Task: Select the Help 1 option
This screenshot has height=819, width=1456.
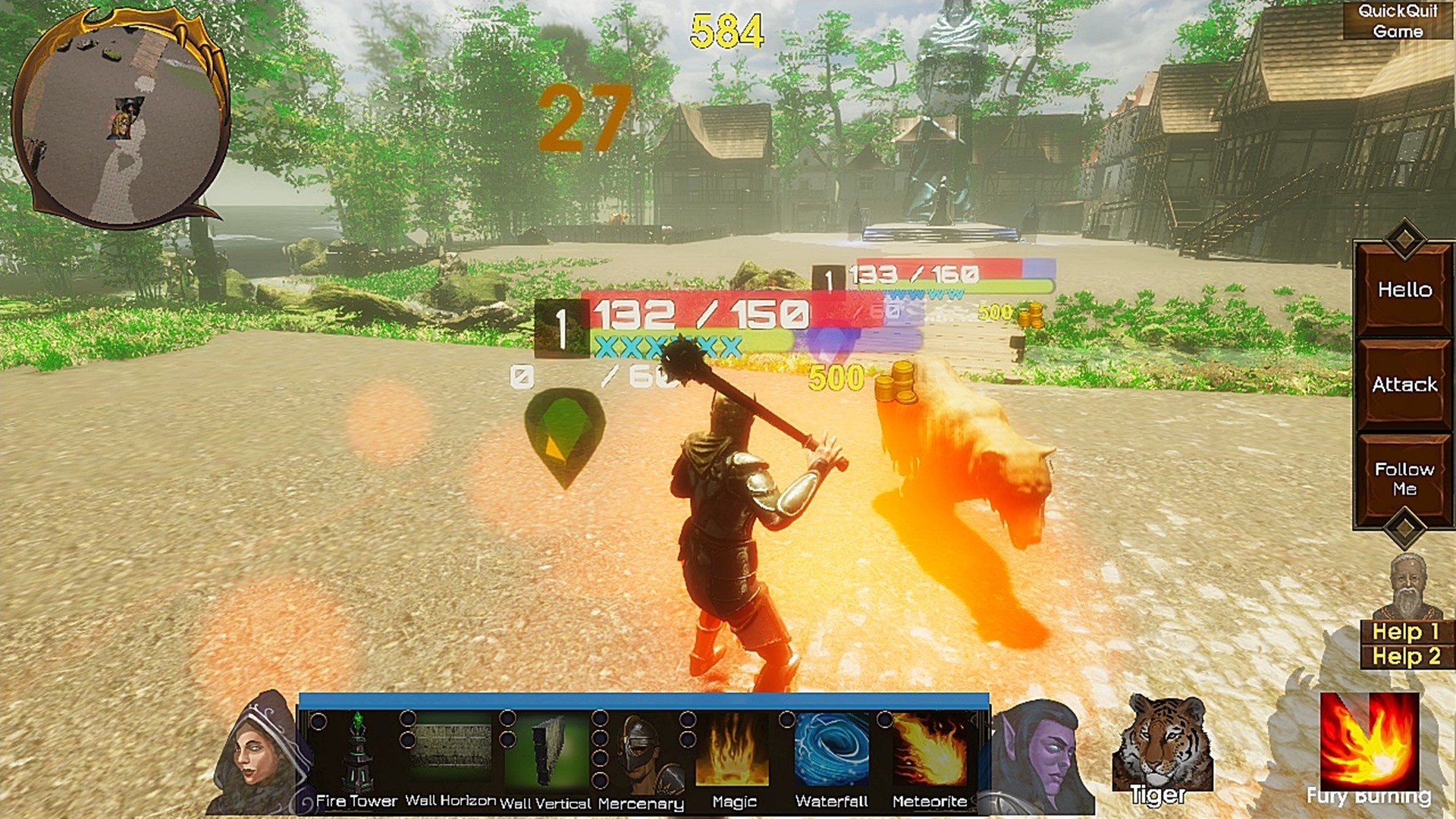Action: click(1407, 631)
